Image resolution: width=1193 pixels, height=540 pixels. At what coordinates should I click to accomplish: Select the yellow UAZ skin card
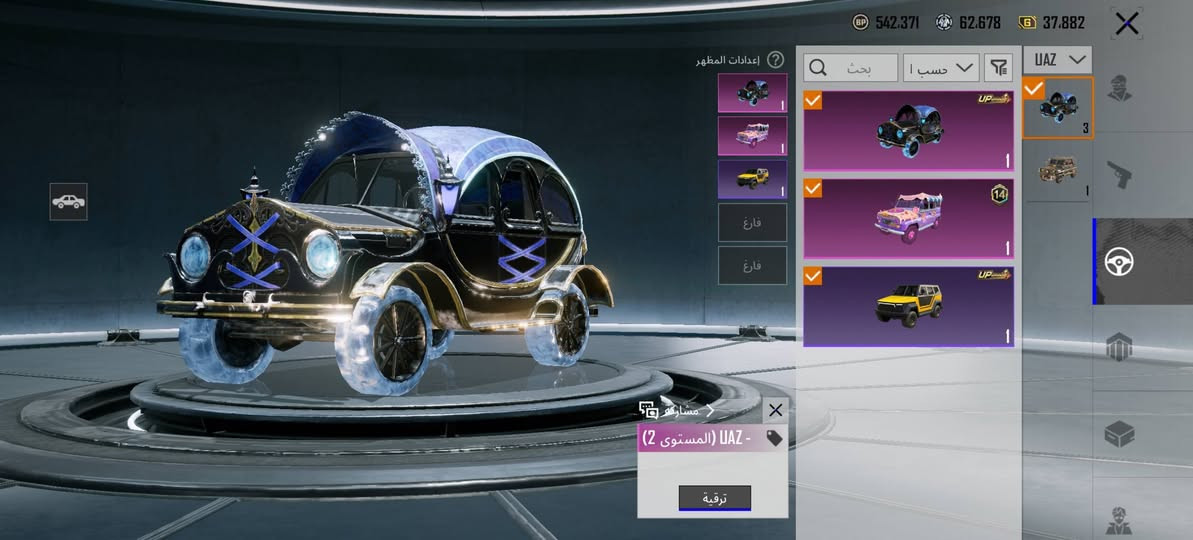[x=908, y=306]
